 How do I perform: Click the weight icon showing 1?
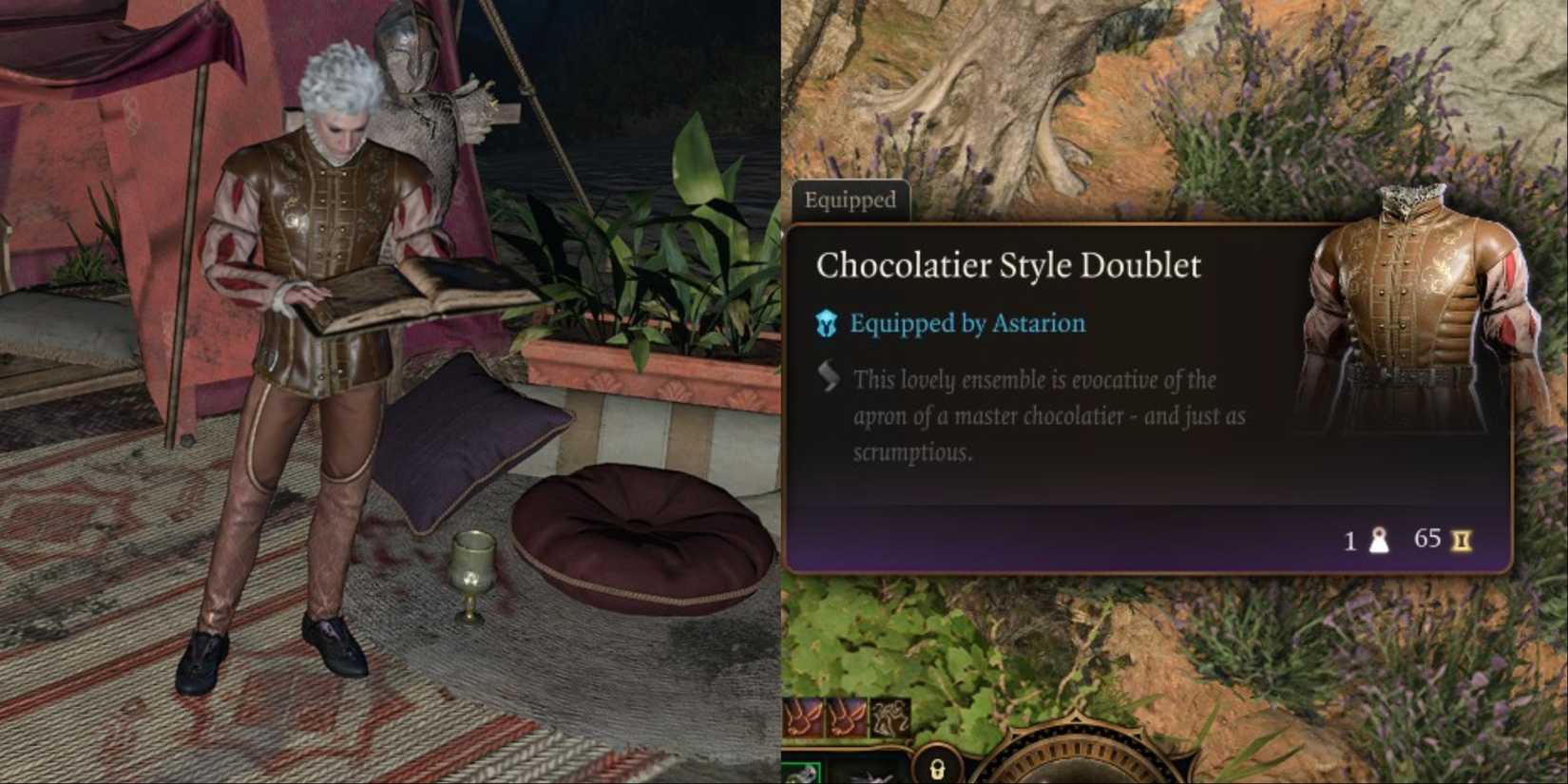pos(1380,541)
